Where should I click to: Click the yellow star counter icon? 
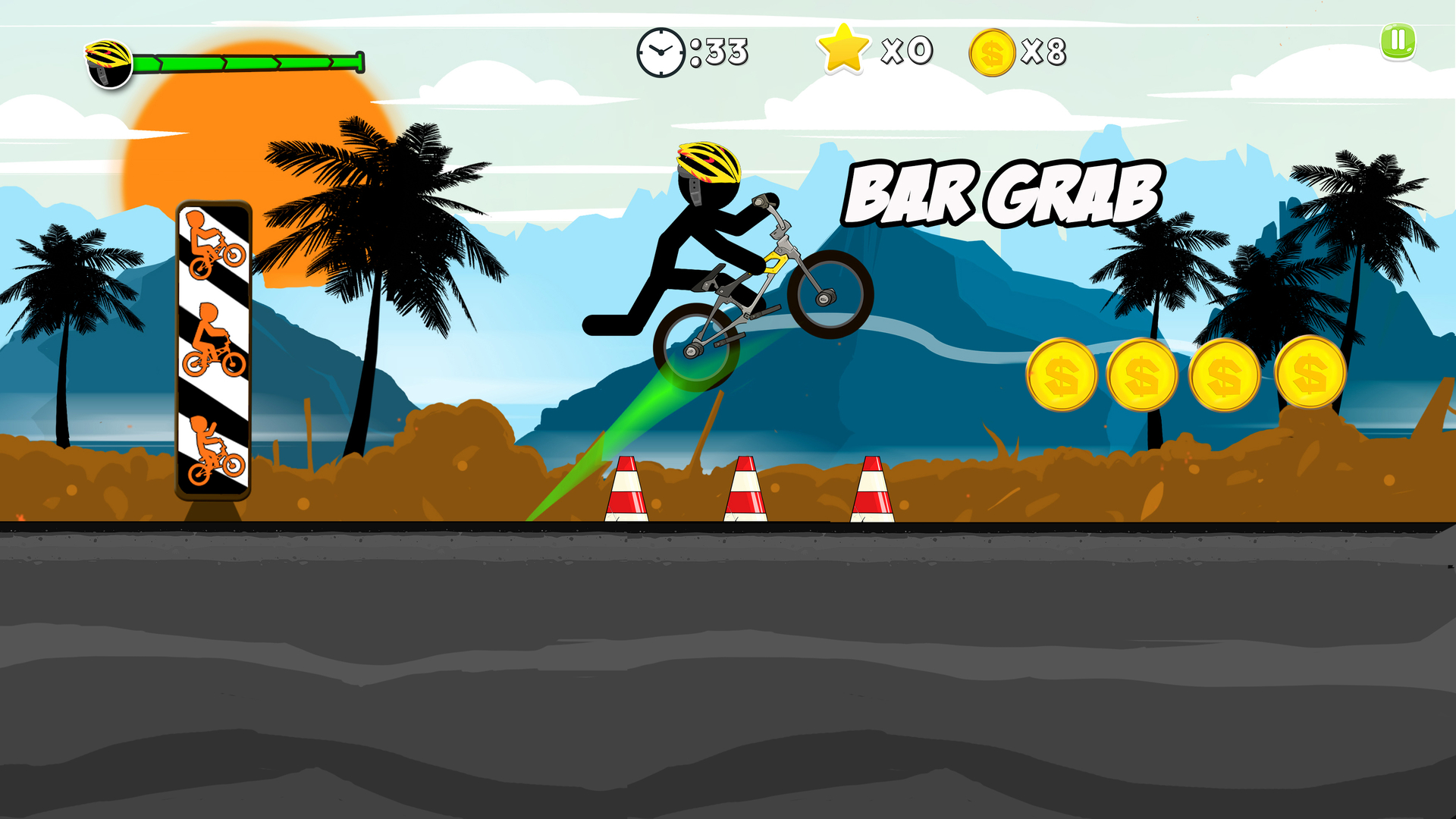[844, 50]
